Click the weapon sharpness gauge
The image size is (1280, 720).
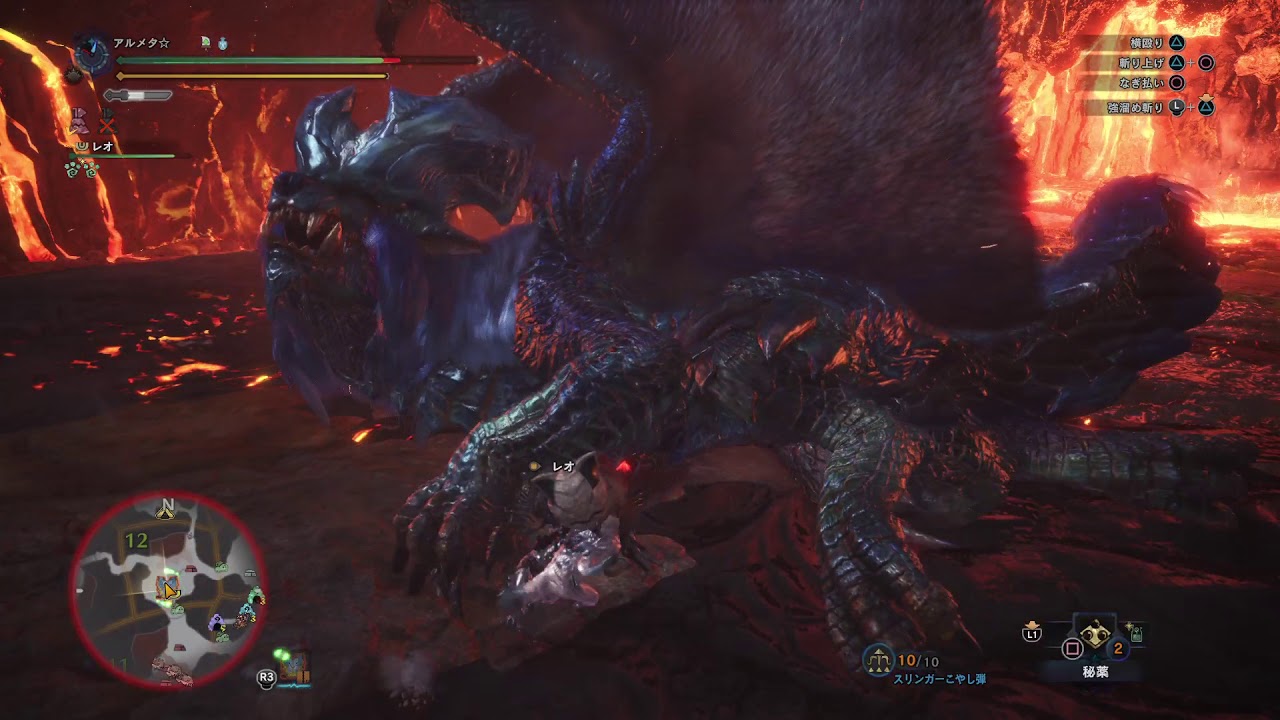[138, 95]
